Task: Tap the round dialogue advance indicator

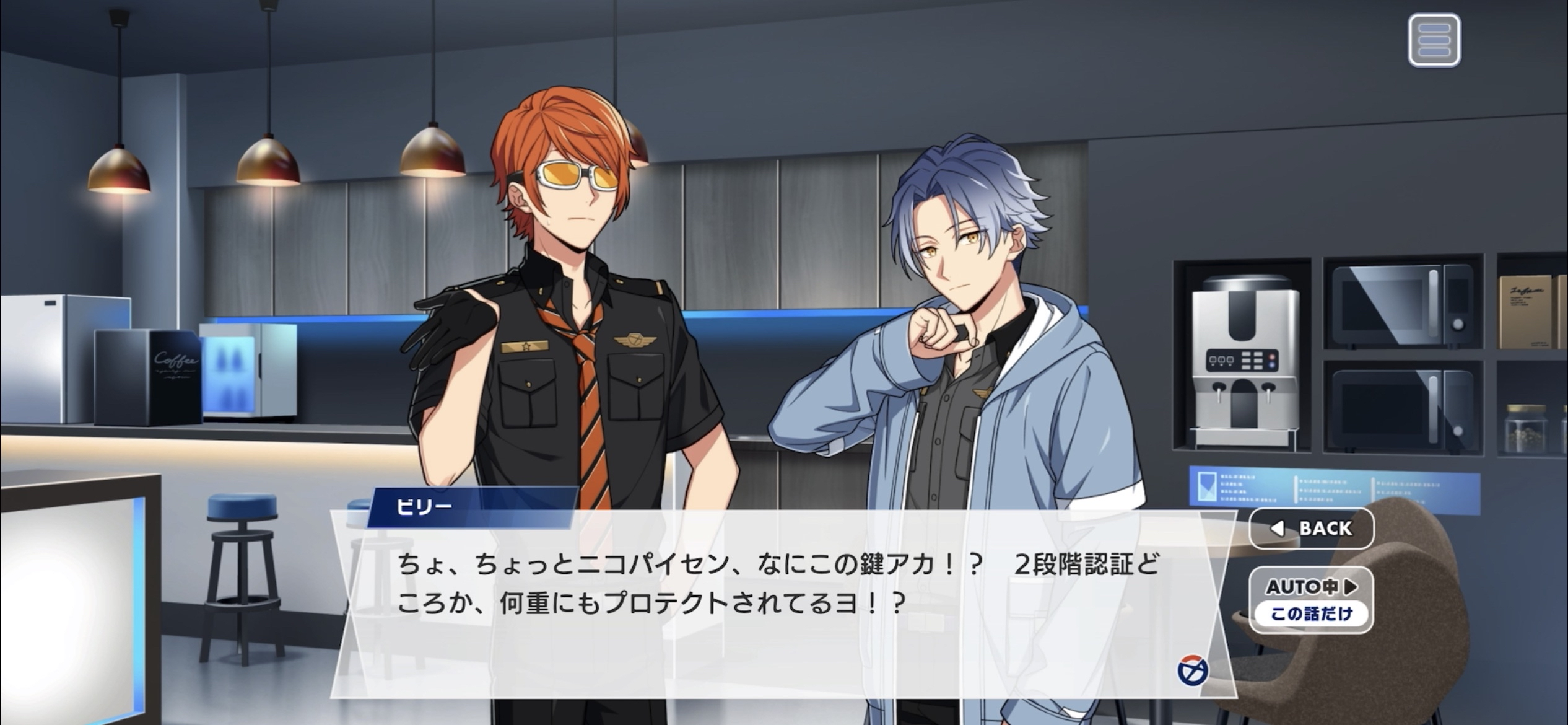Action: point(1192,671)
